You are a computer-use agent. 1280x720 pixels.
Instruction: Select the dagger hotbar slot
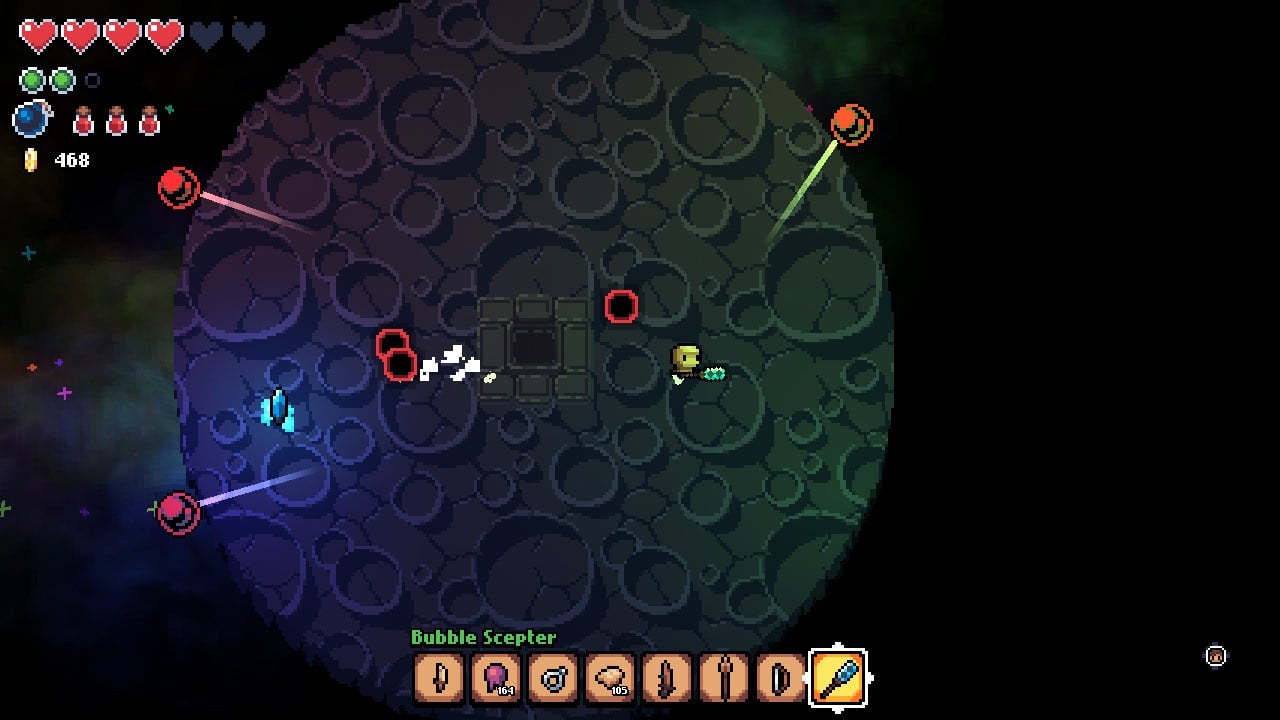[440, 679]
